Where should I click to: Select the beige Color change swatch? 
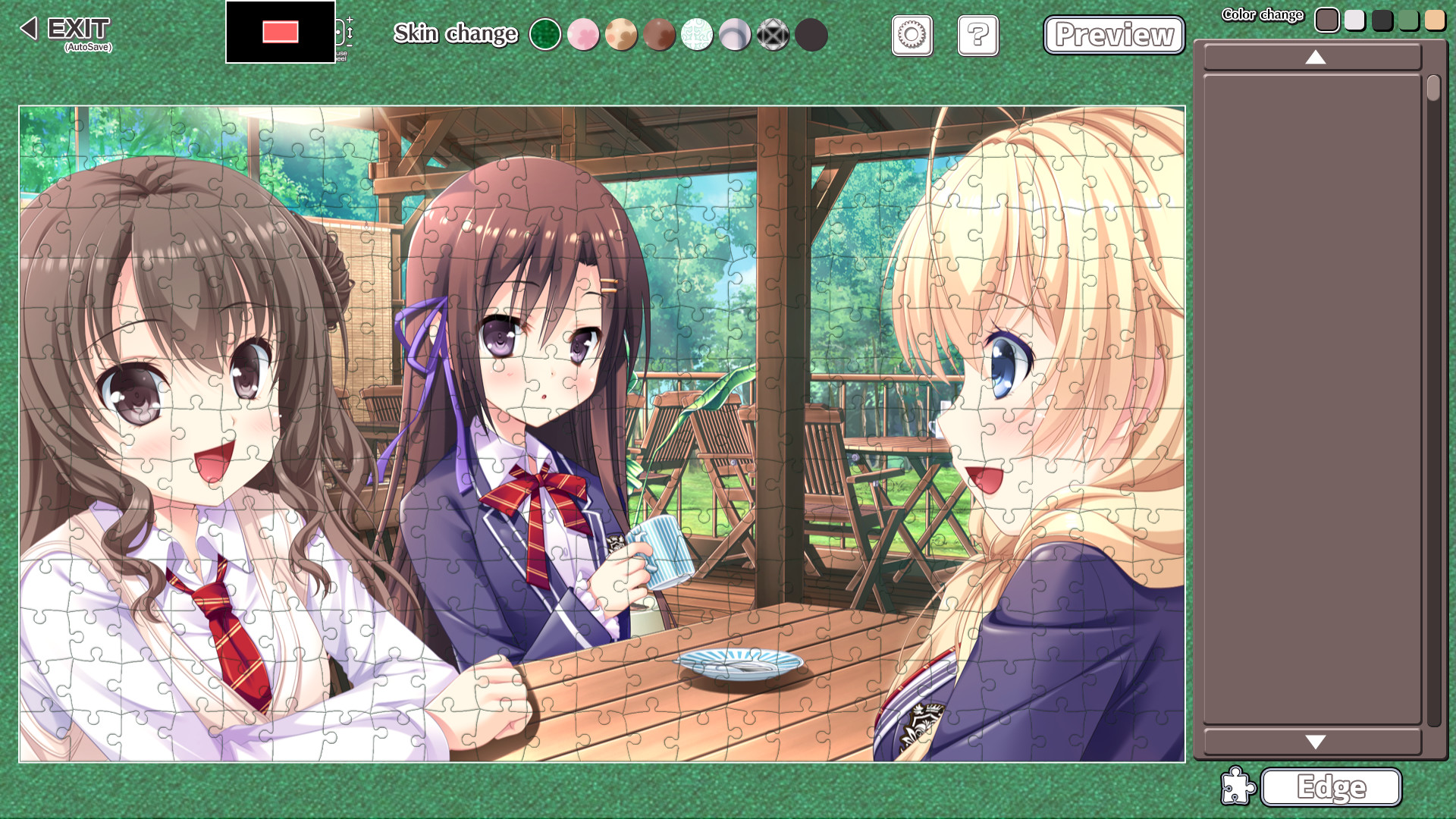pyautogui.click(x=1436, y=20)
